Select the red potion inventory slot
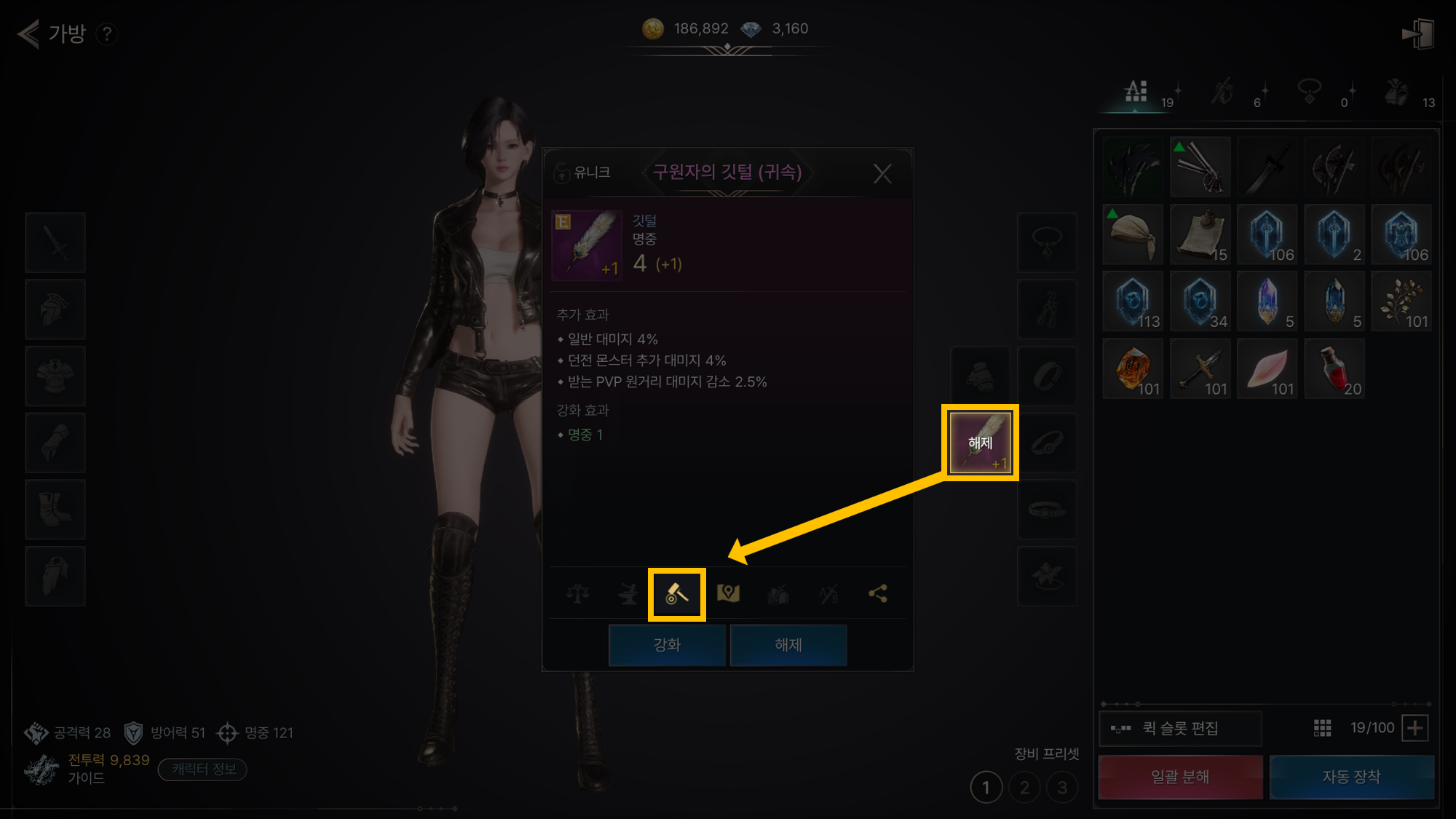The image size is (1456, 819). pyautogui.click(x=1334, y=369)
